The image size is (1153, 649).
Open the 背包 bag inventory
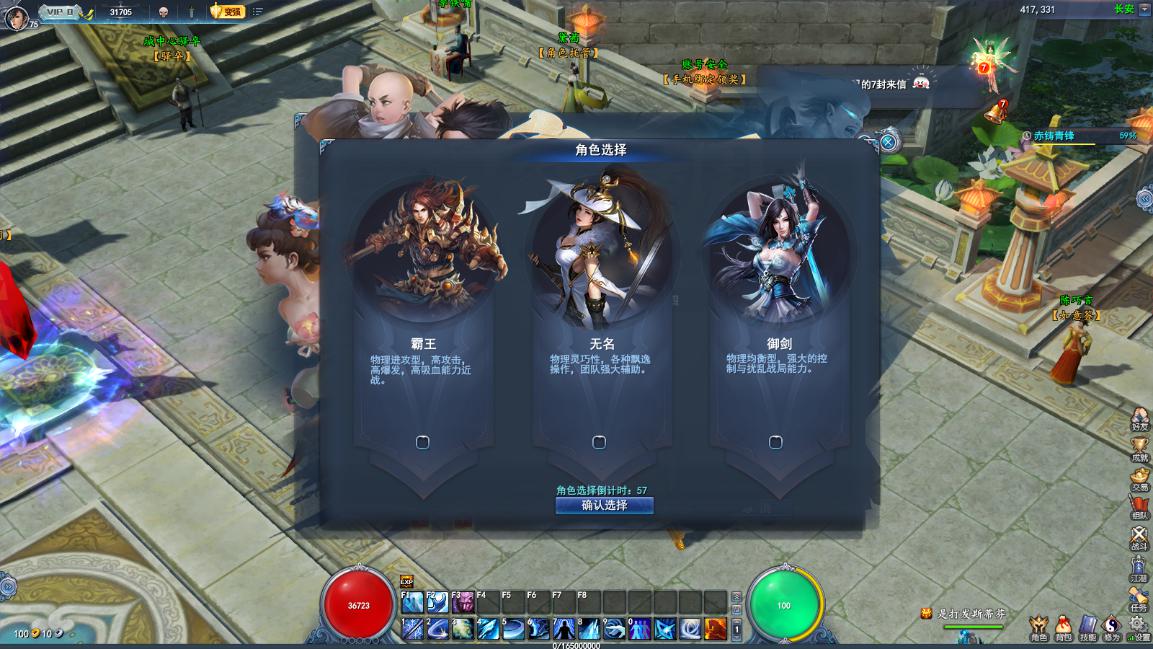(1063, 626)
